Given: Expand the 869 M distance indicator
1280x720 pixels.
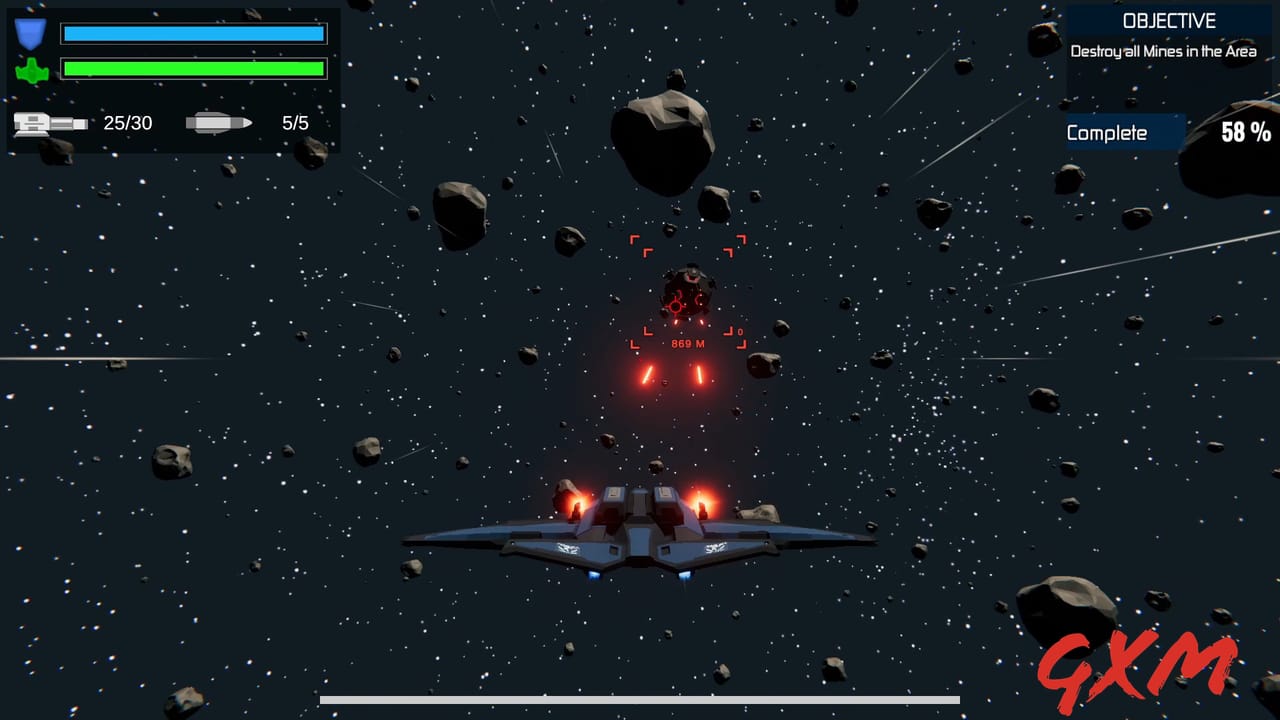Looking at the screenshot, I should 687,342.
